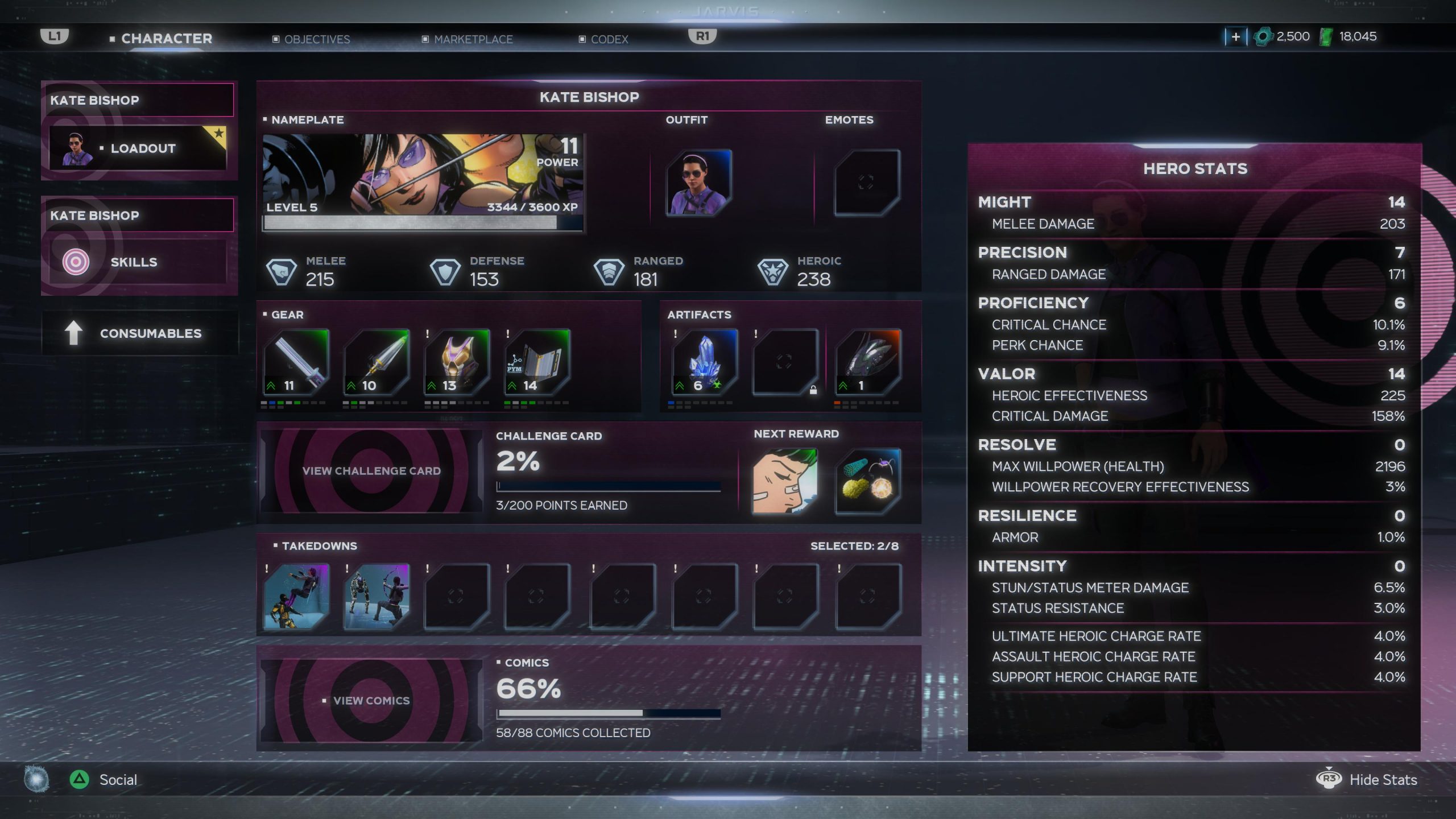Select the first equipped takedown thumbnail

296,596
